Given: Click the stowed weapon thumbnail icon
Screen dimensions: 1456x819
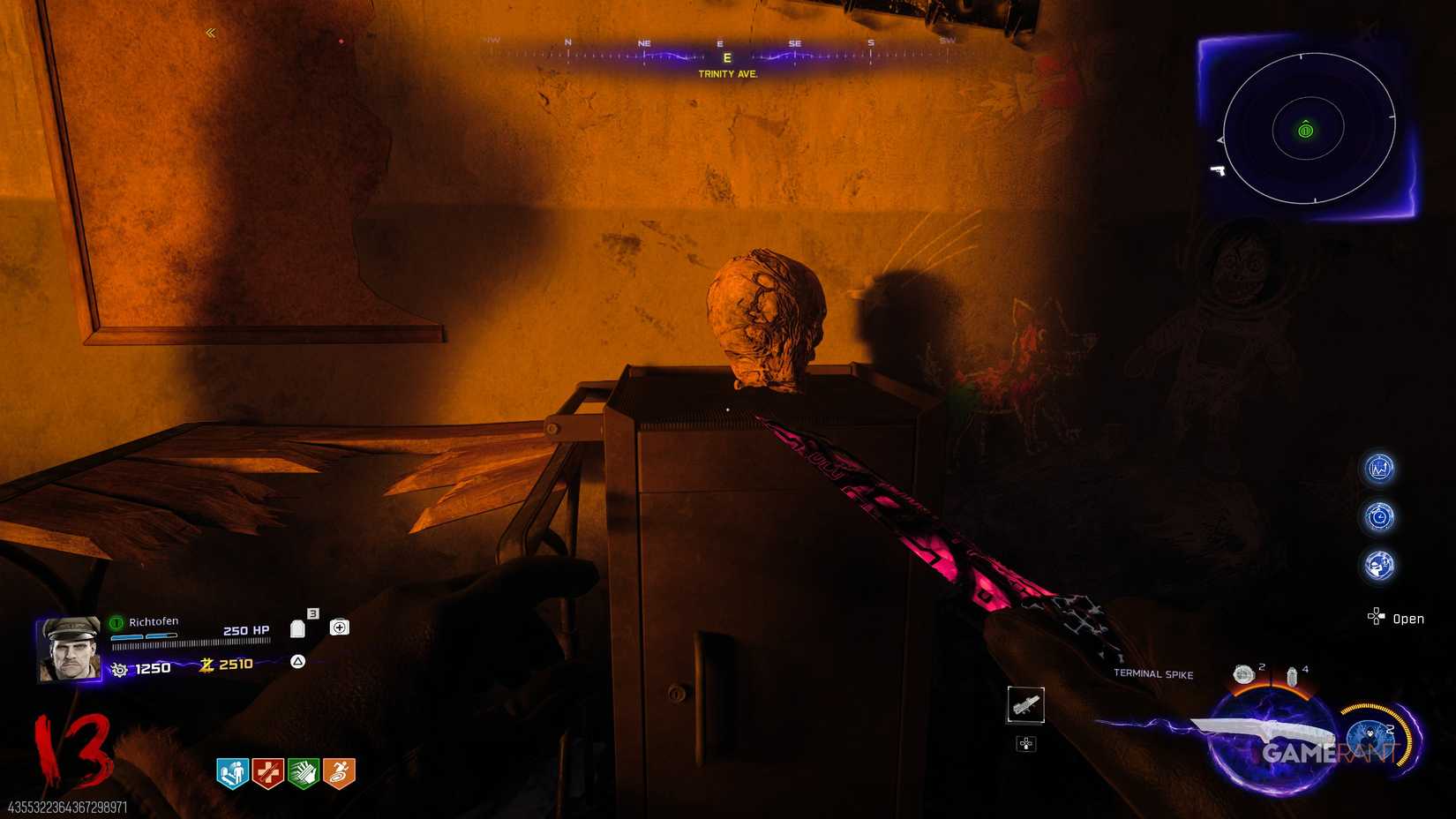Looking at the screenshot, I should tap(1026, 705).
